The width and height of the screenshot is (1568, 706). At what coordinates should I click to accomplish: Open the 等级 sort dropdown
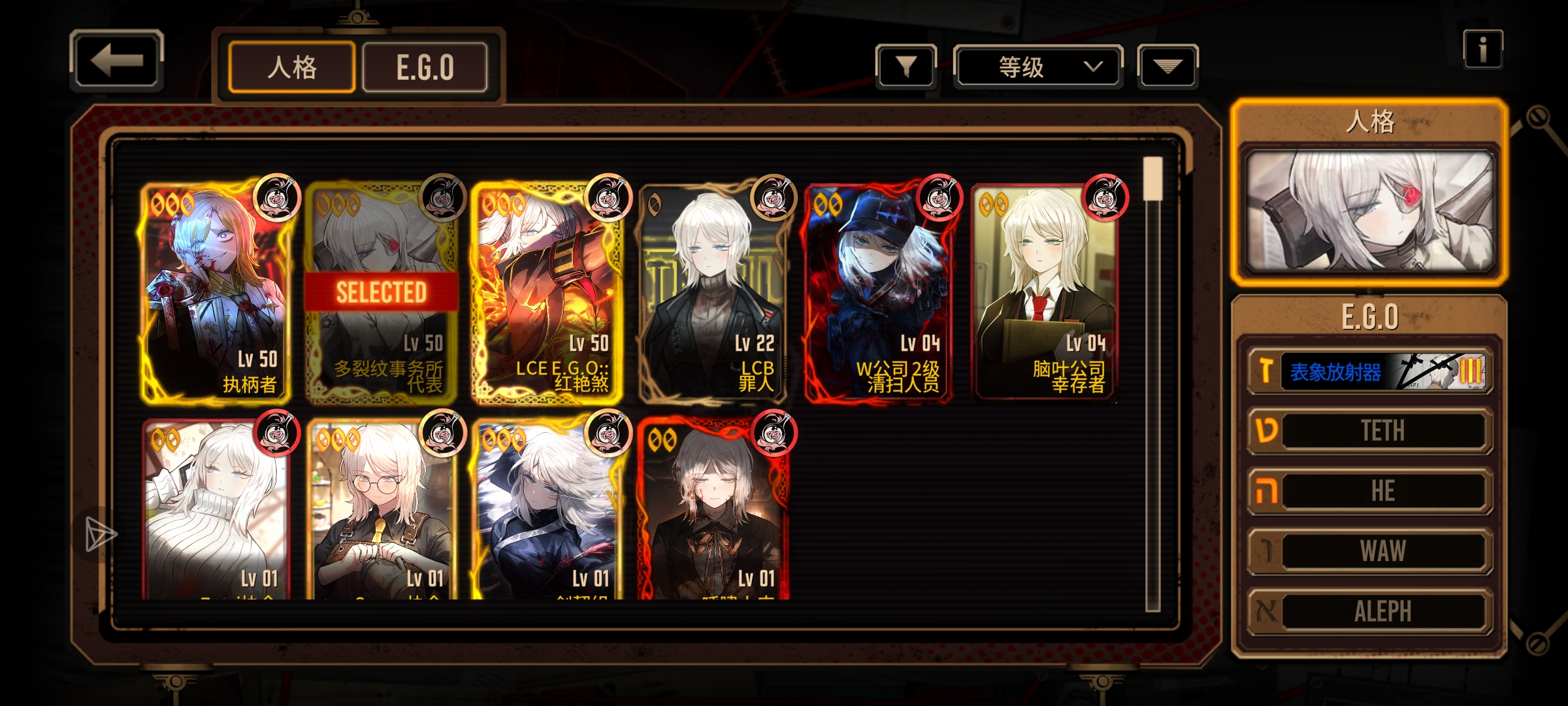(x=1037, y=67)
